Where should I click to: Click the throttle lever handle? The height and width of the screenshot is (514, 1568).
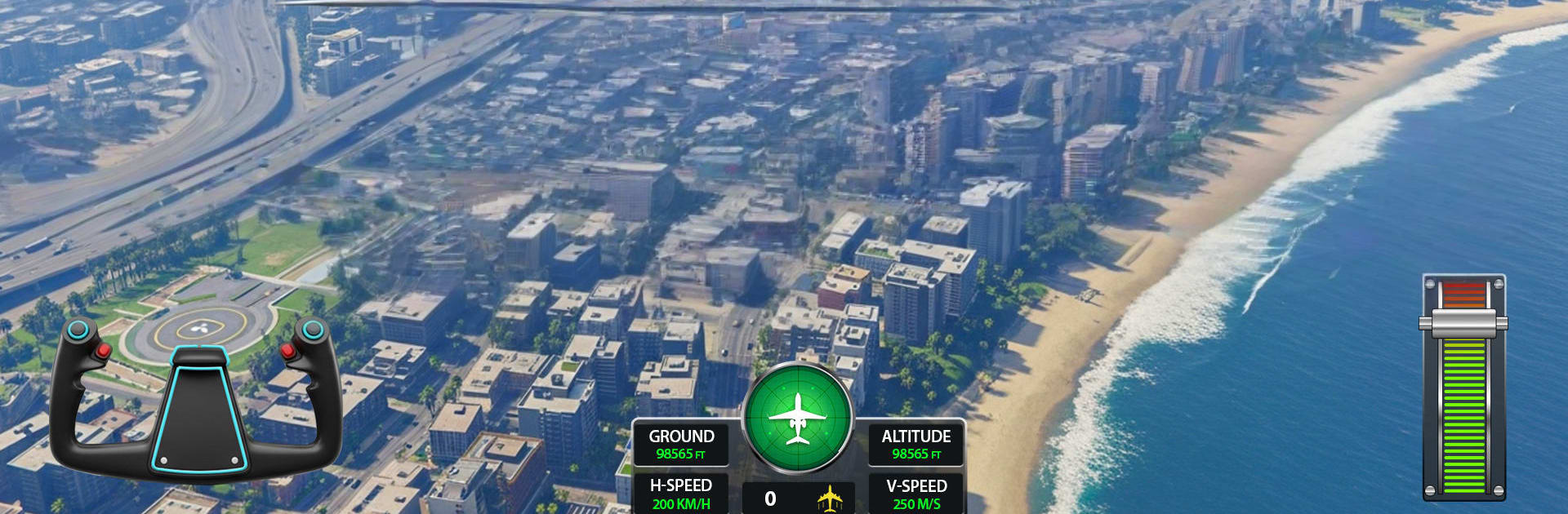pos(1463,324)
